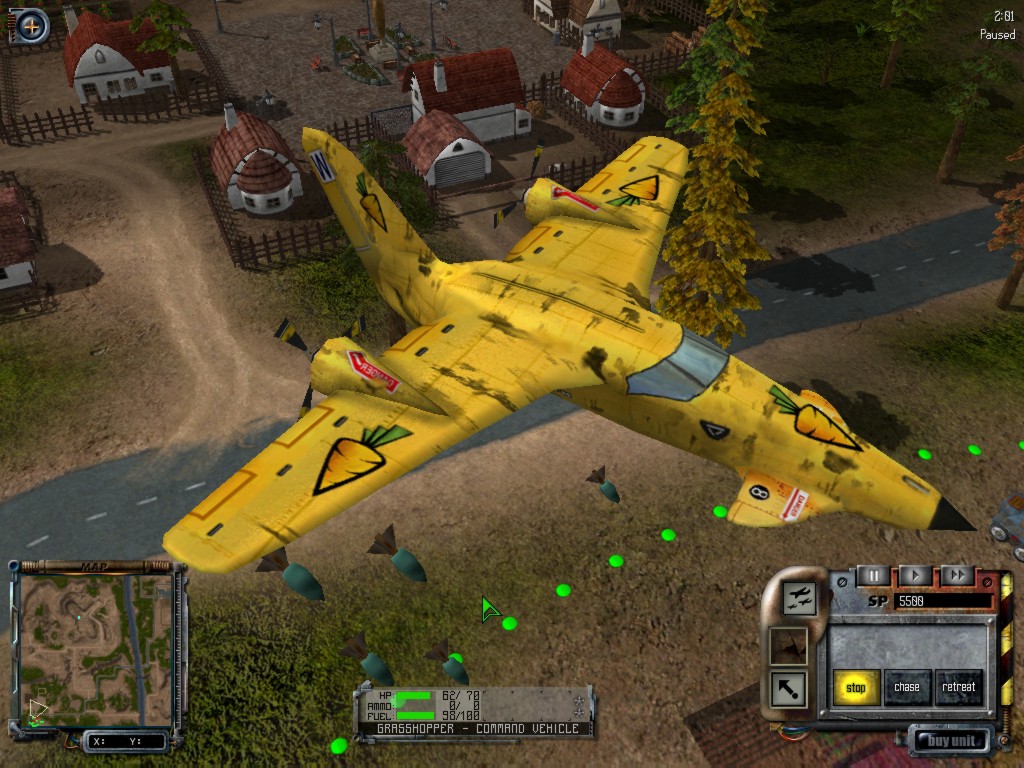Select the diagonal arrow move icon
The image size is (1024, 768).
(x=788, y=688)
